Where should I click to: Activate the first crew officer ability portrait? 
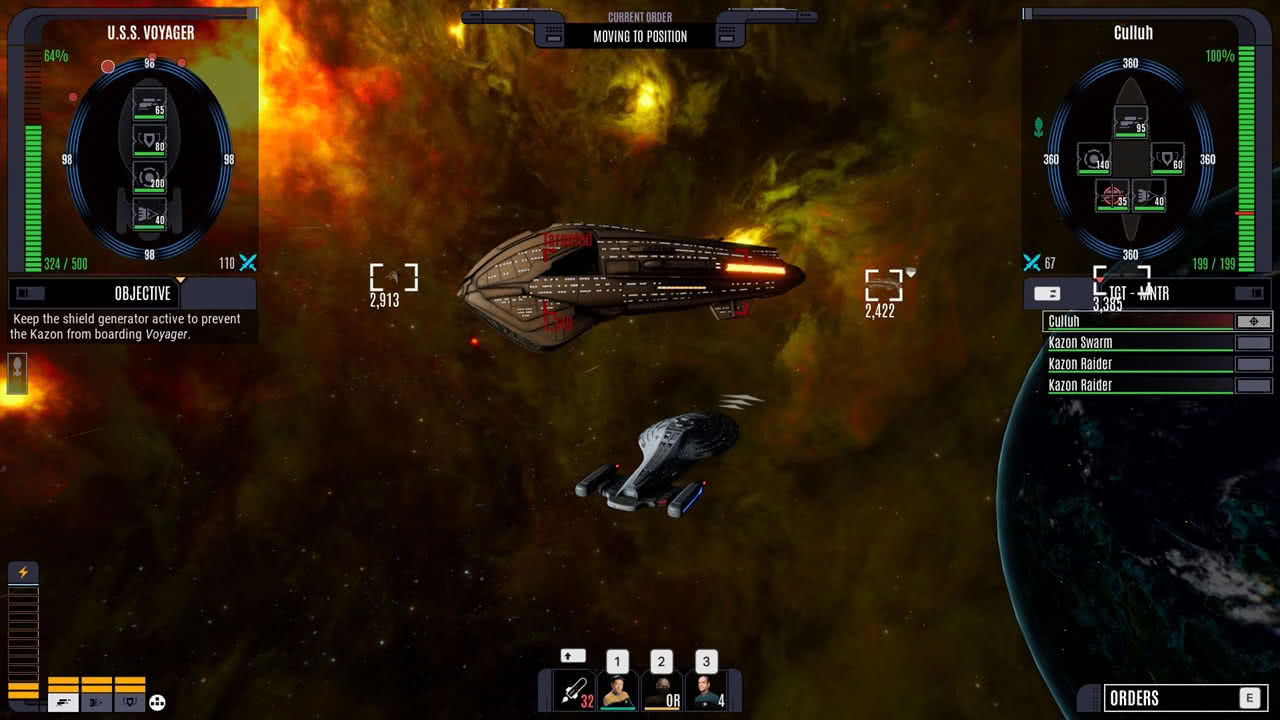(x=618, y=691)
